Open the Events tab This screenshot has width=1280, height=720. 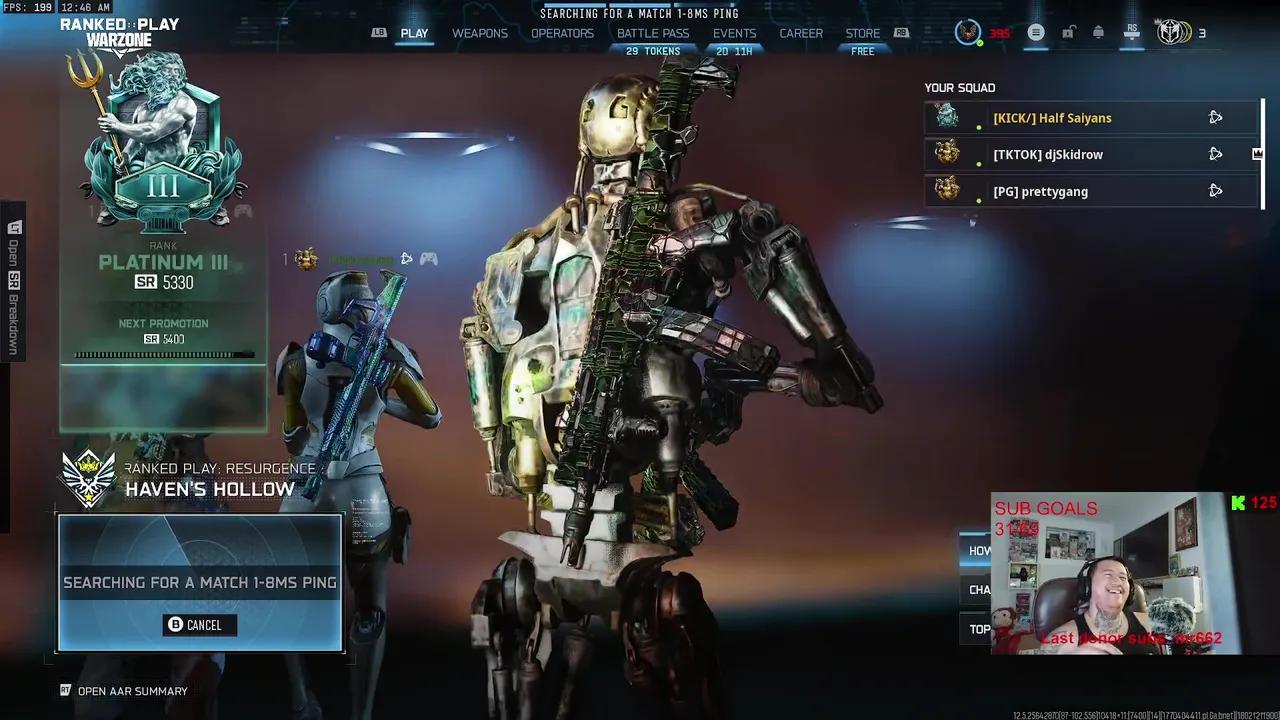pyautogui.click(x=734, y=33)
